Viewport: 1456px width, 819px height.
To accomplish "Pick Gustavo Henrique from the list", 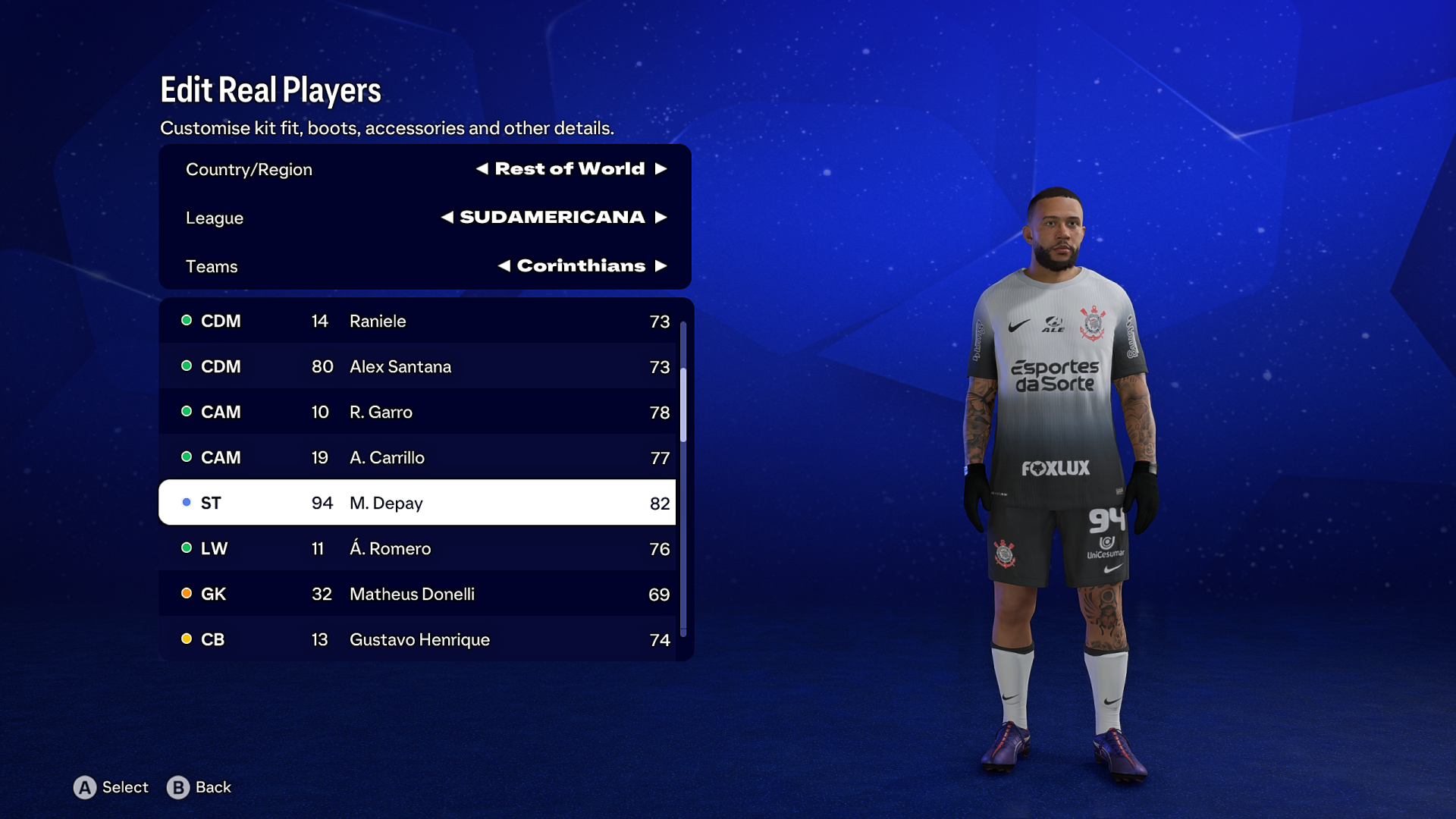I will [417, 639].
